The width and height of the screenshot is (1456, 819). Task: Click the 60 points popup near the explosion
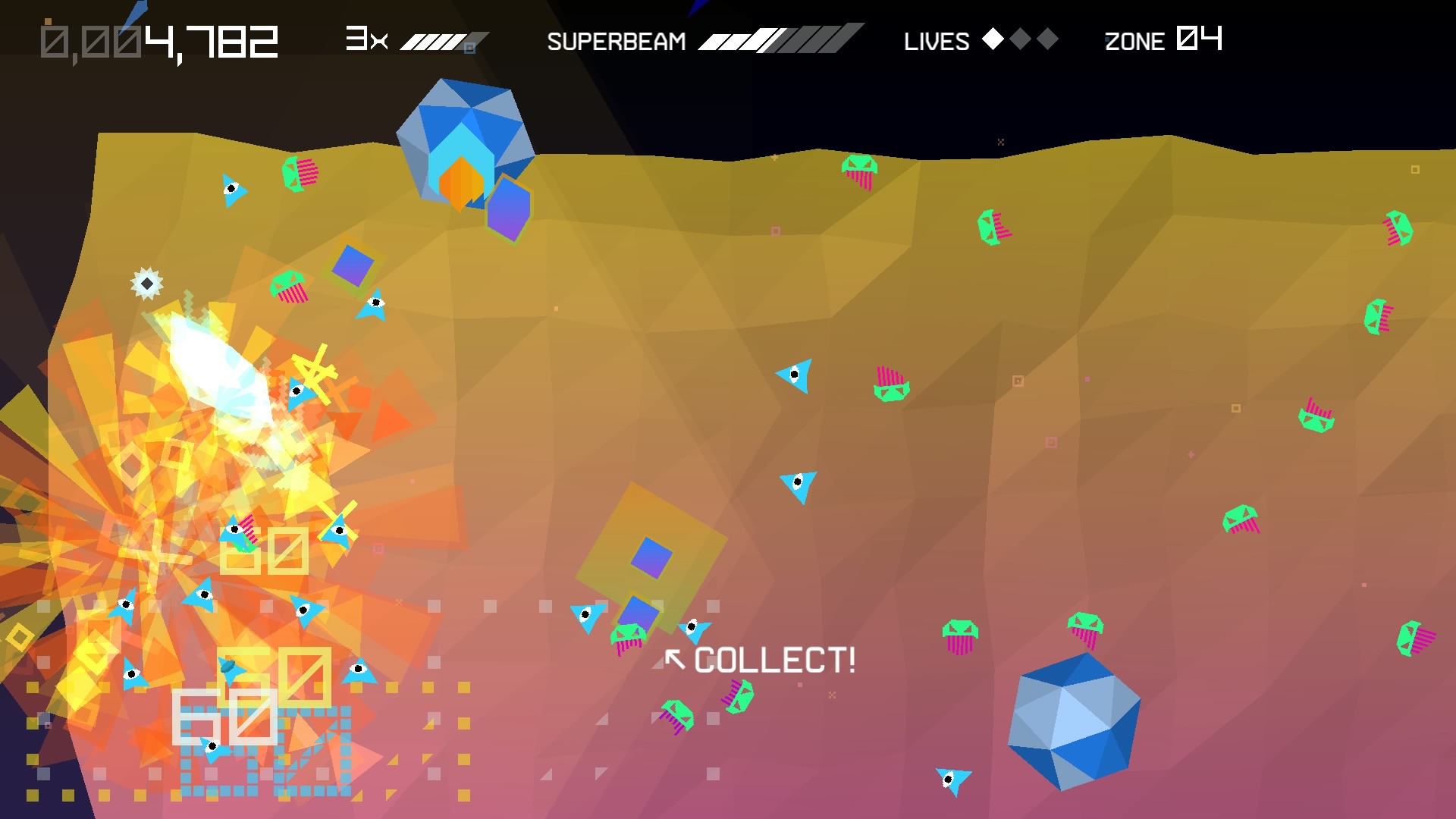click(x=264, y=551)
